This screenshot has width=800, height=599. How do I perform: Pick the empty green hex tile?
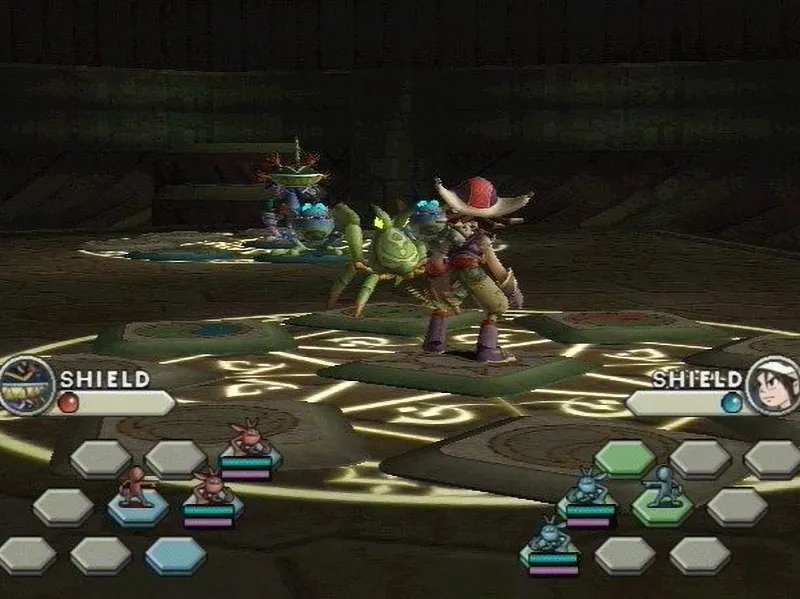point(624,459)
